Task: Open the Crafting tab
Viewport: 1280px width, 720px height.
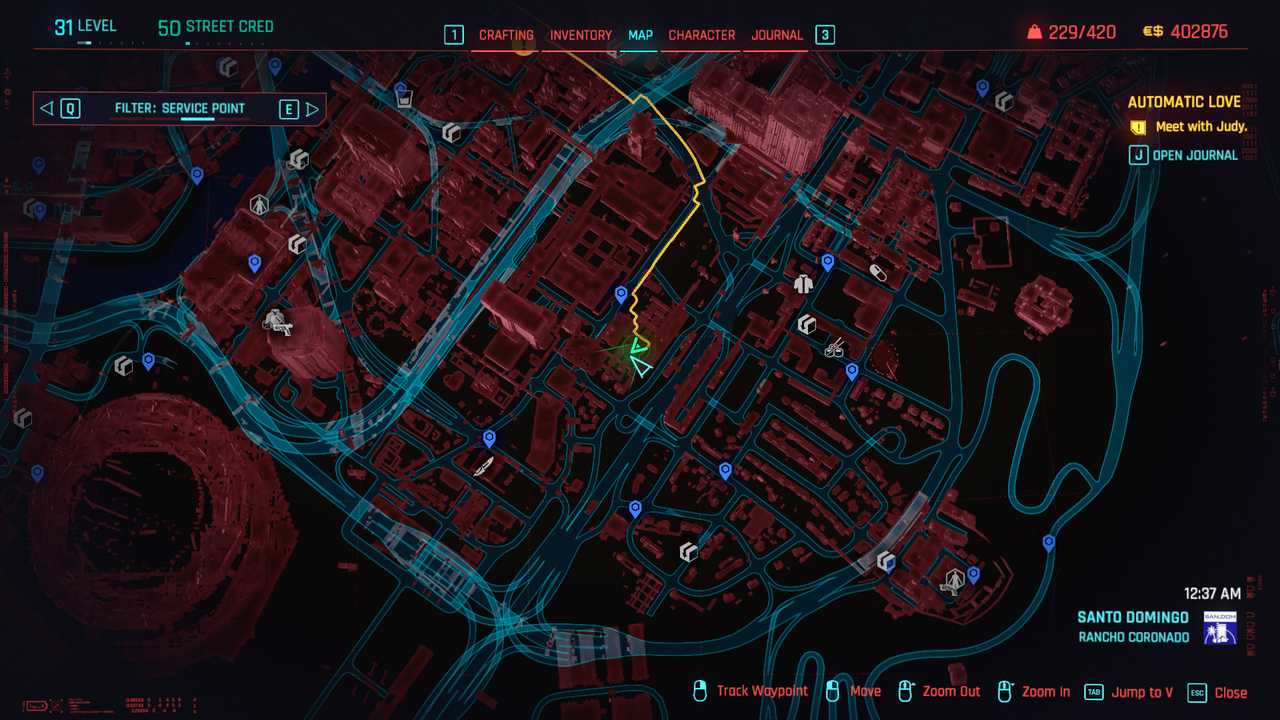Action: pyautogui.click(x=506, y=35)
